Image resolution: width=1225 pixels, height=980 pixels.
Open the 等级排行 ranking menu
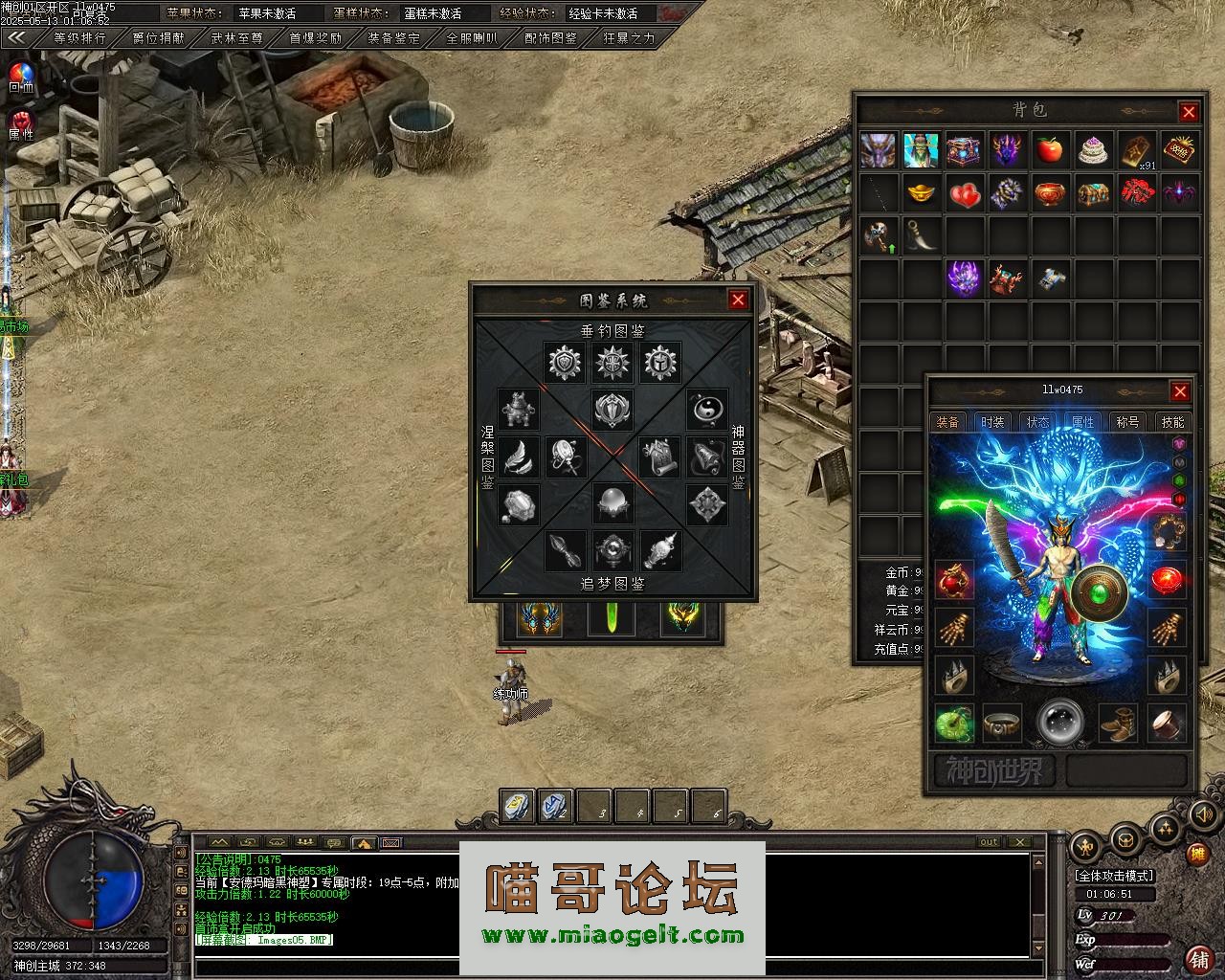click(x=79, y=38)
